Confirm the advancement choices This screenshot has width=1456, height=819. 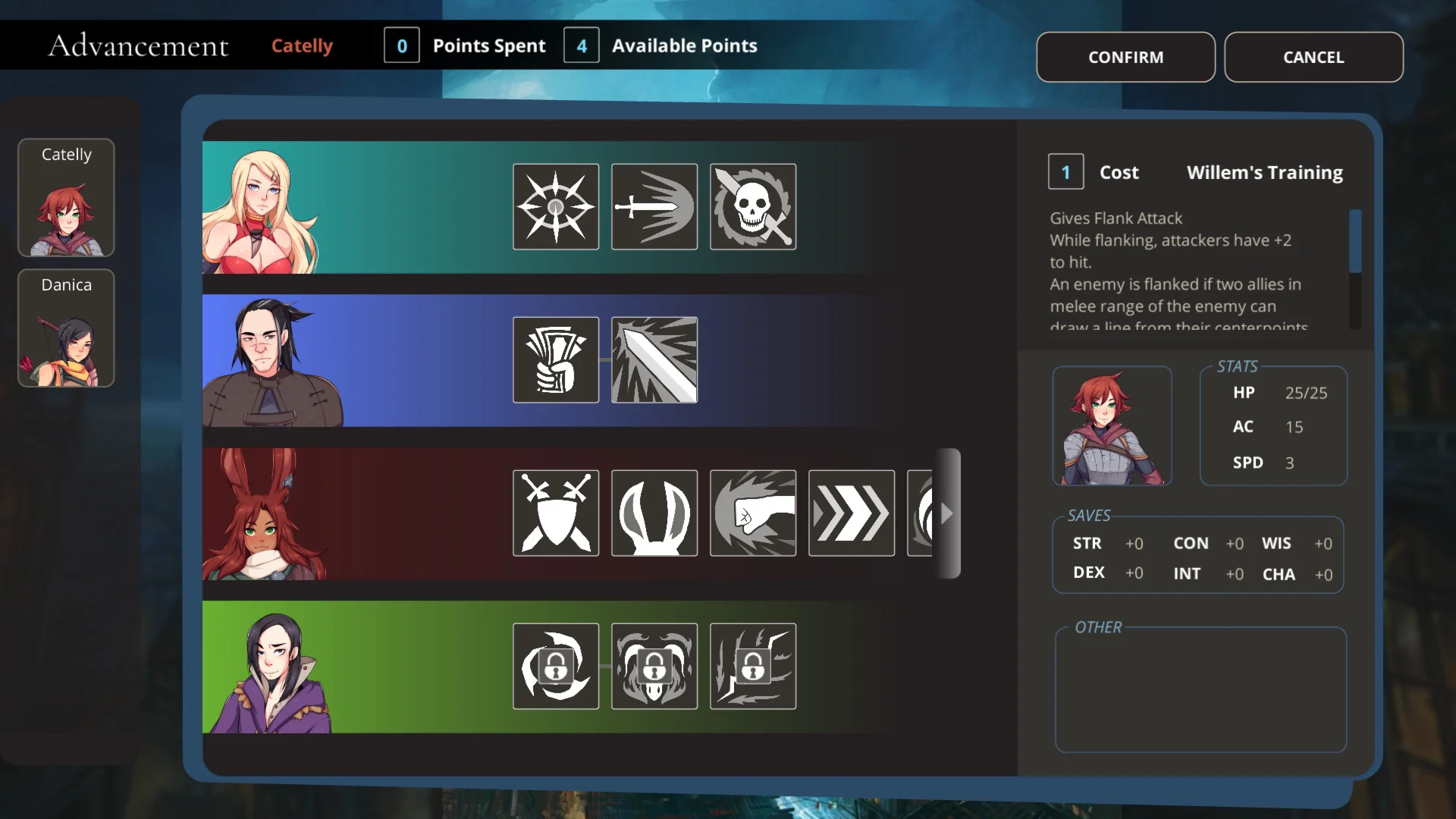1125,57
